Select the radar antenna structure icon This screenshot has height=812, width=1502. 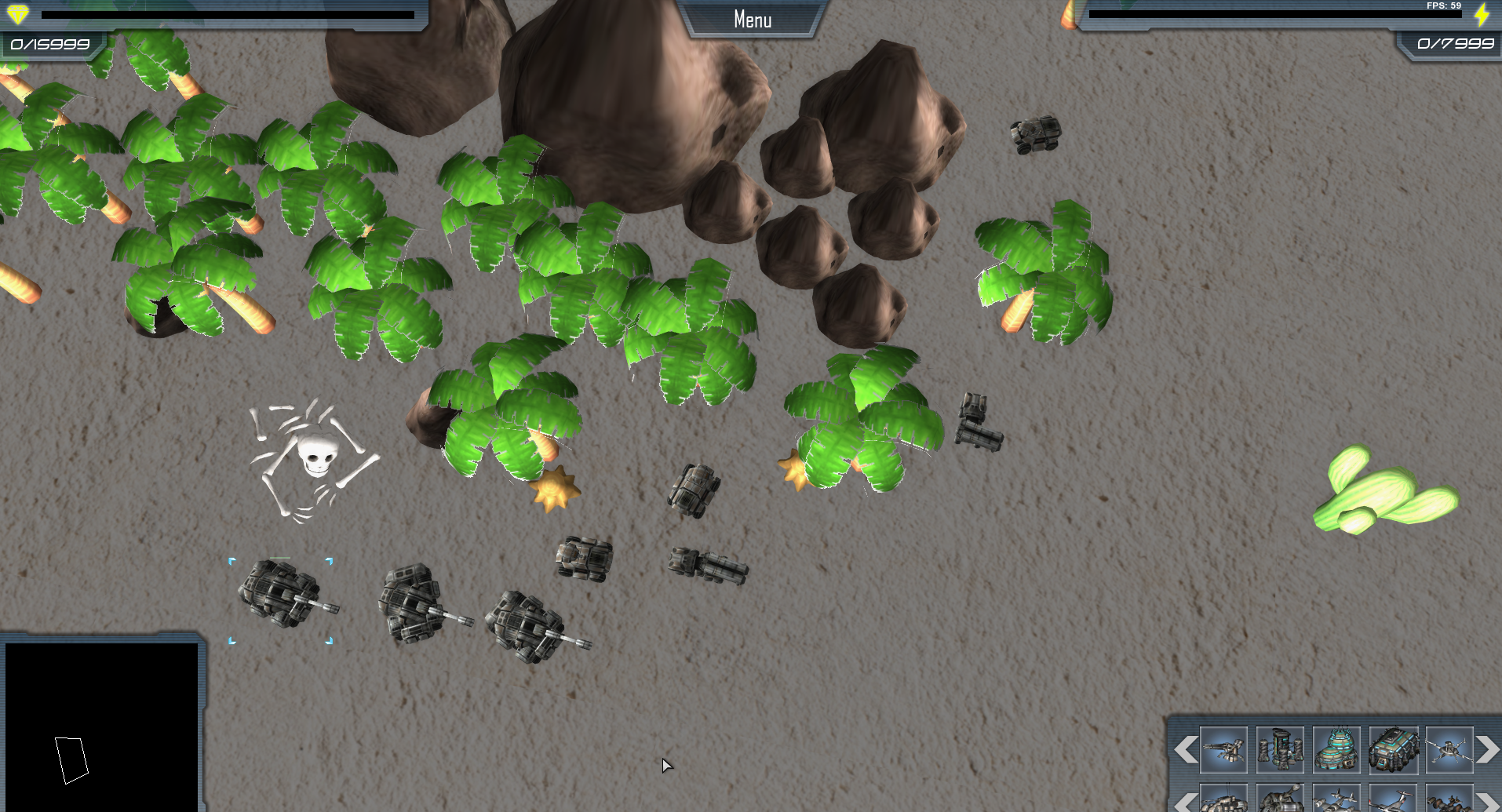point(1451,750)
